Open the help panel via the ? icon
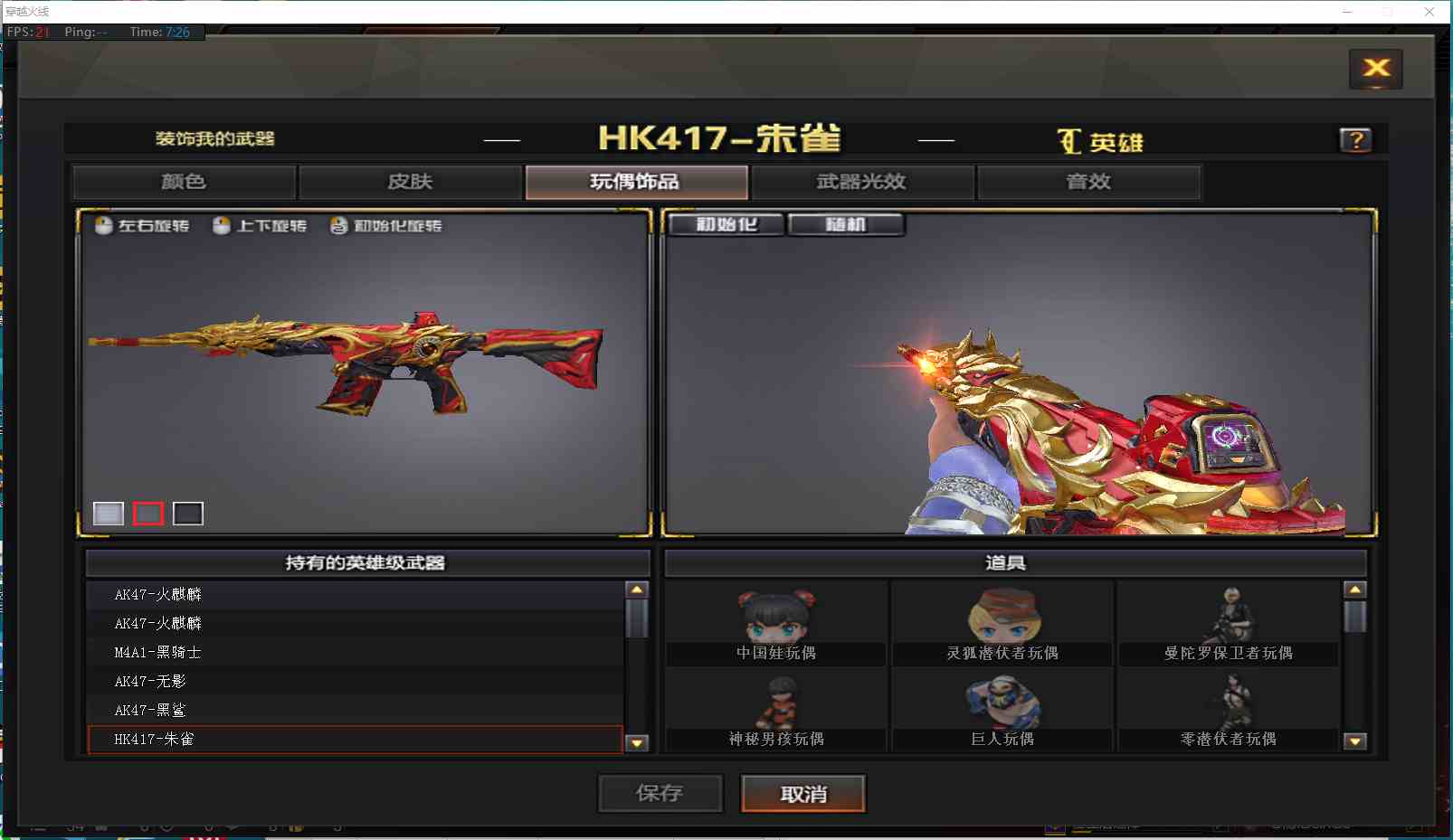Image resolution: width=1453 pixels, height=840 pixels. 1355,138
